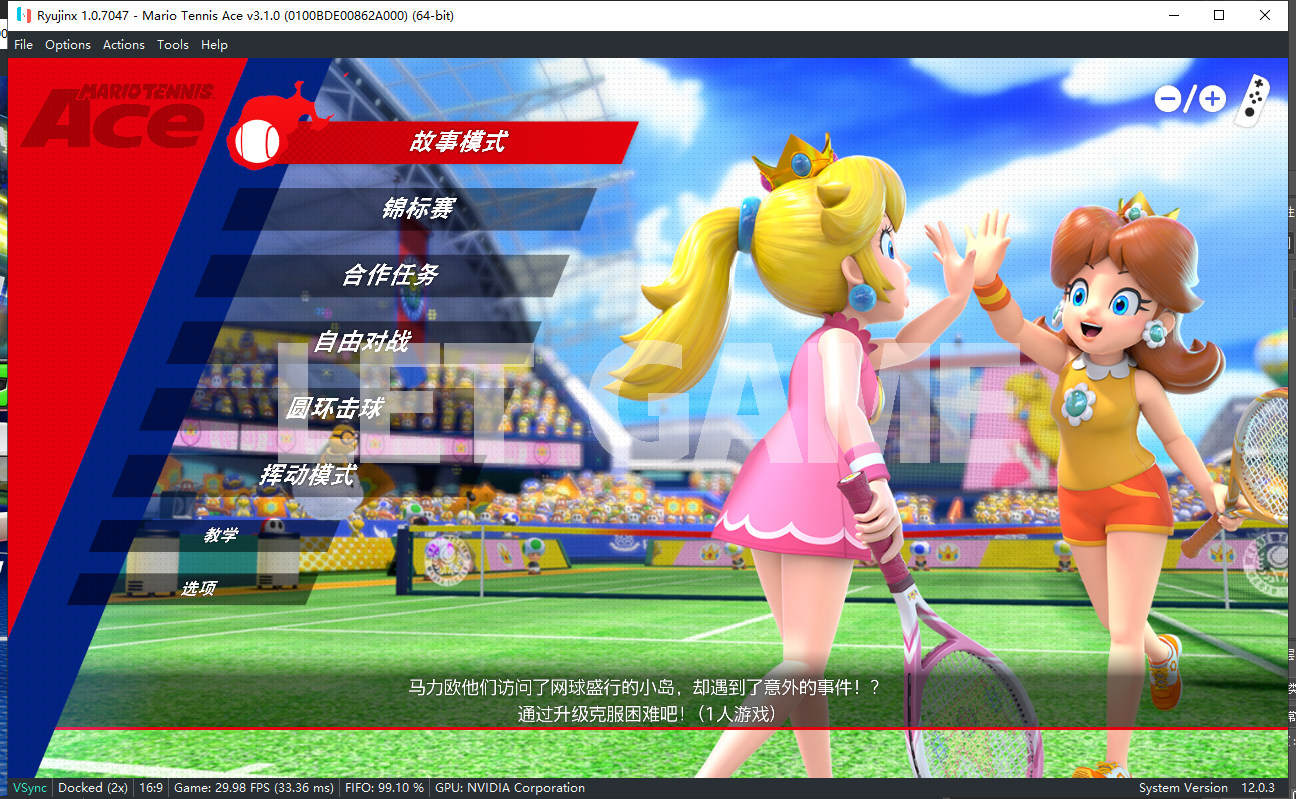Choose the 锦标赛 tournament option

[x=418, y=208]
